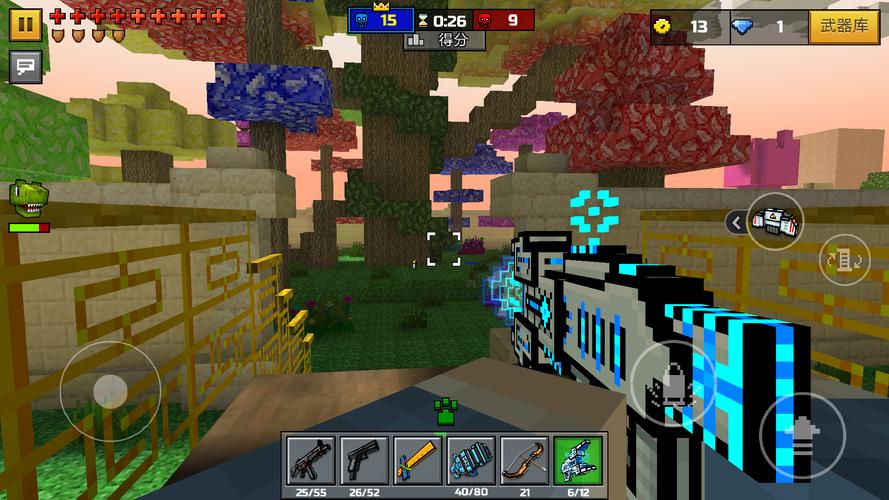Open the chat message window
Image resolution: width=889 pixels, height=500 pixels.
coord(25,68)
